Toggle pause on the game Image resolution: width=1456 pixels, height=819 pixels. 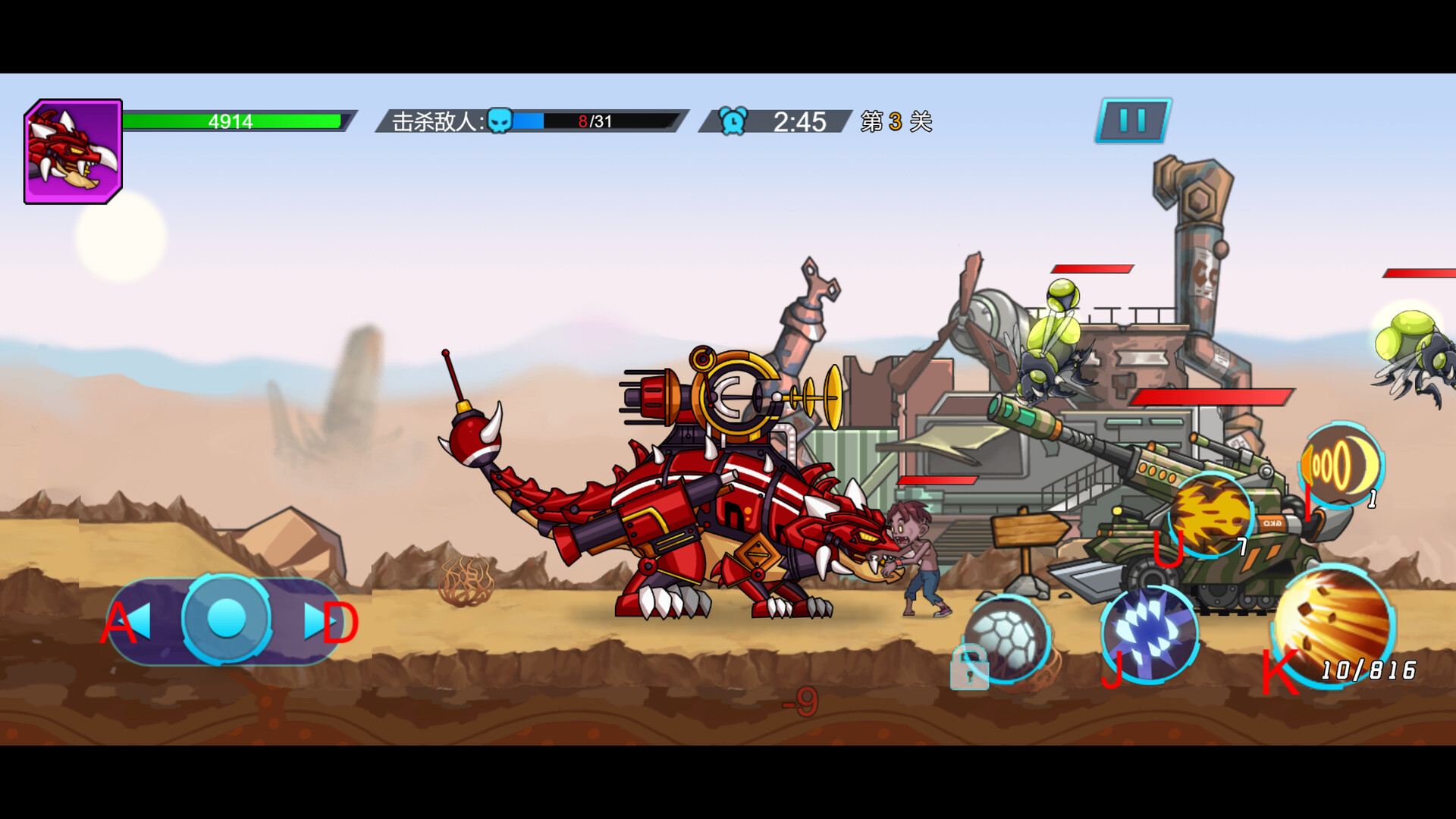coord(1131,120)
